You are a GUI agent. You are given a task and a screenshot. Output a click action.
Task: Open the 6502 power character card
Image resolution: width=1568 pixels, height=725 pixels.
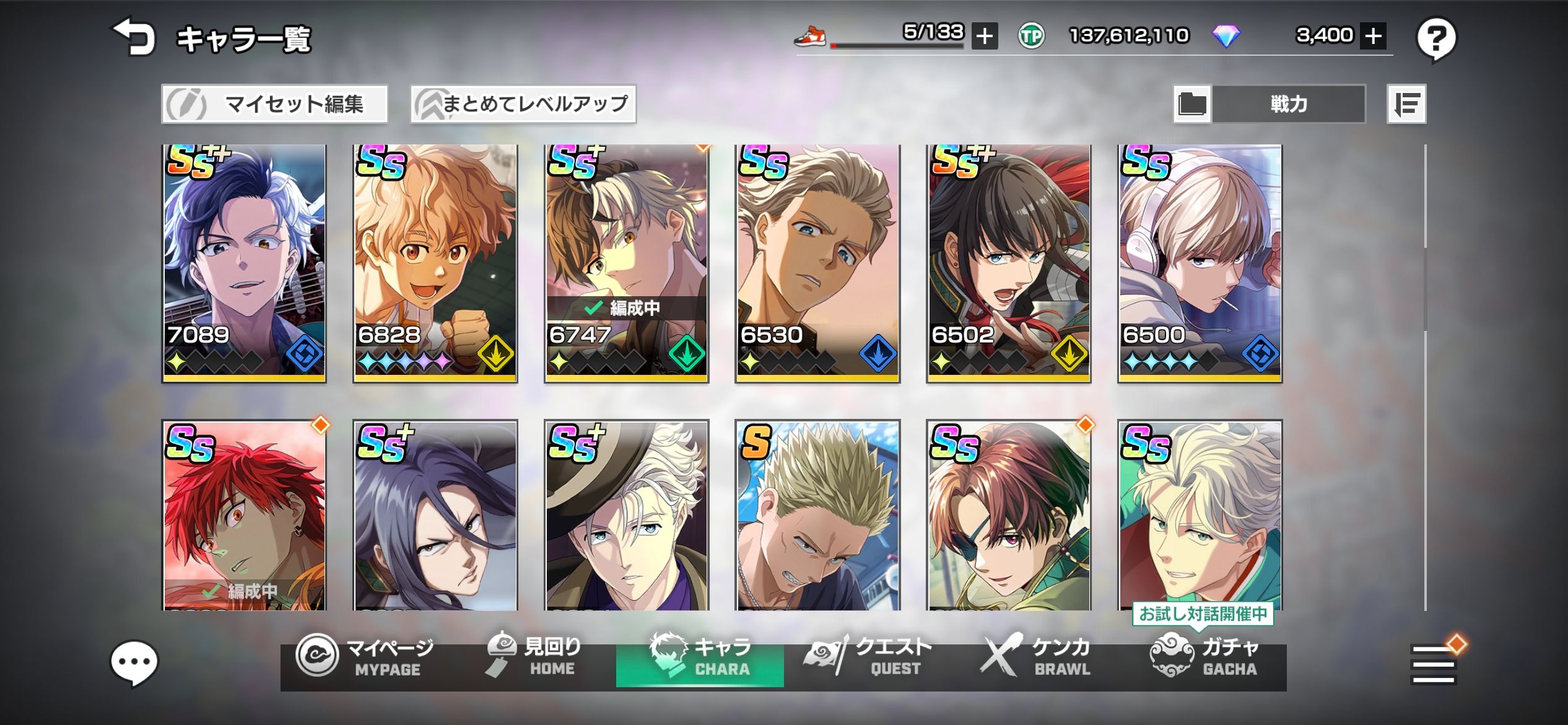[1009, 263]
